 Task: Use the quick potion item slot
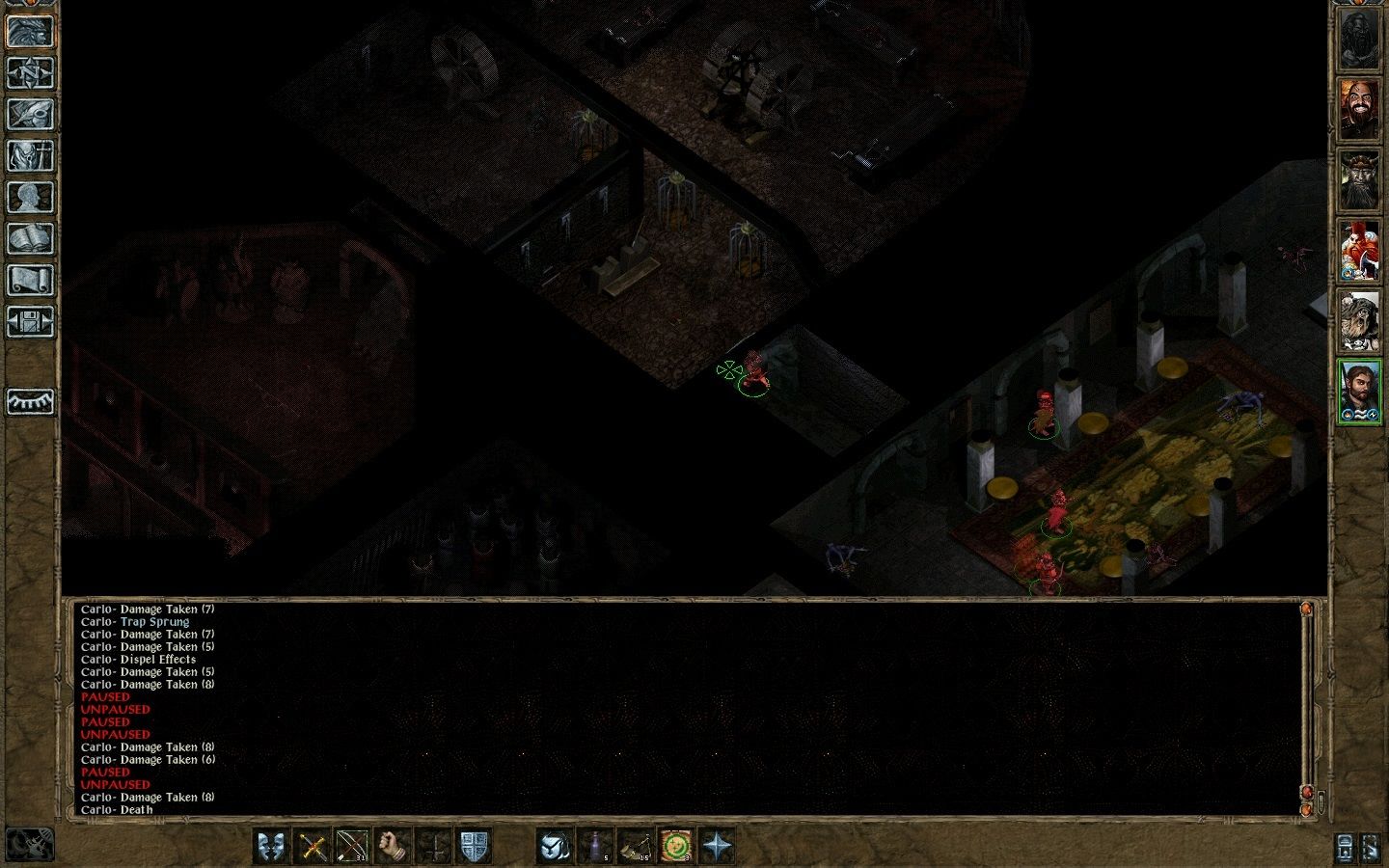click(x=595, y=846)
